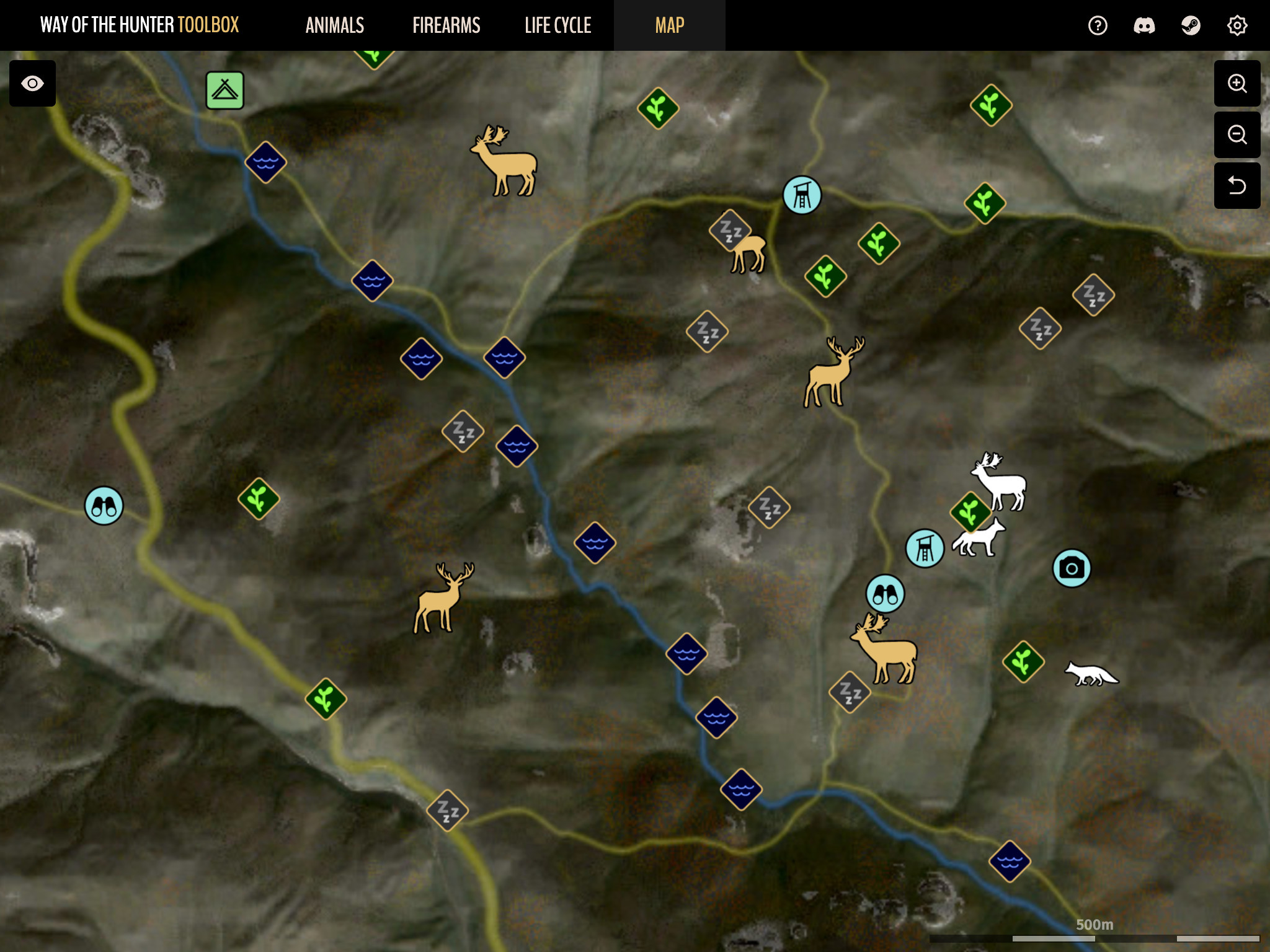Open the Discord link icon

(1144, 25)
